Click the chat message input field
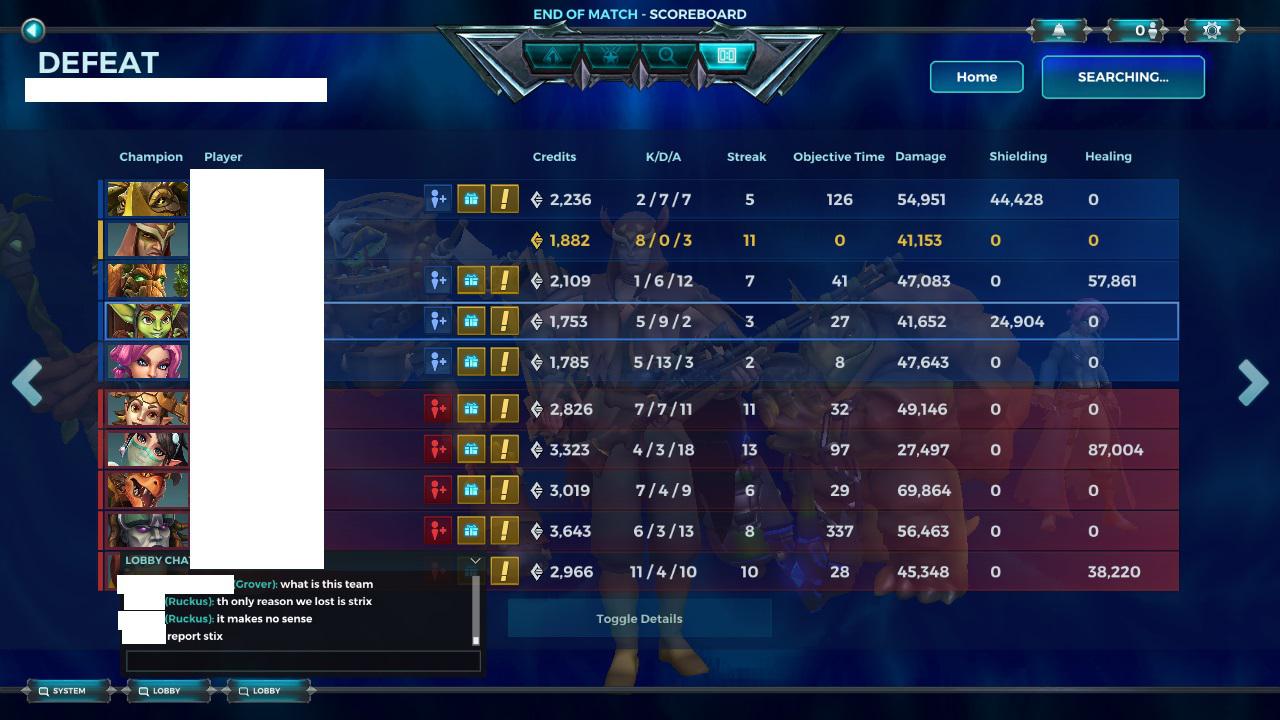The width and height of the screenshot is (1280, 720). [x=303, y=661]
